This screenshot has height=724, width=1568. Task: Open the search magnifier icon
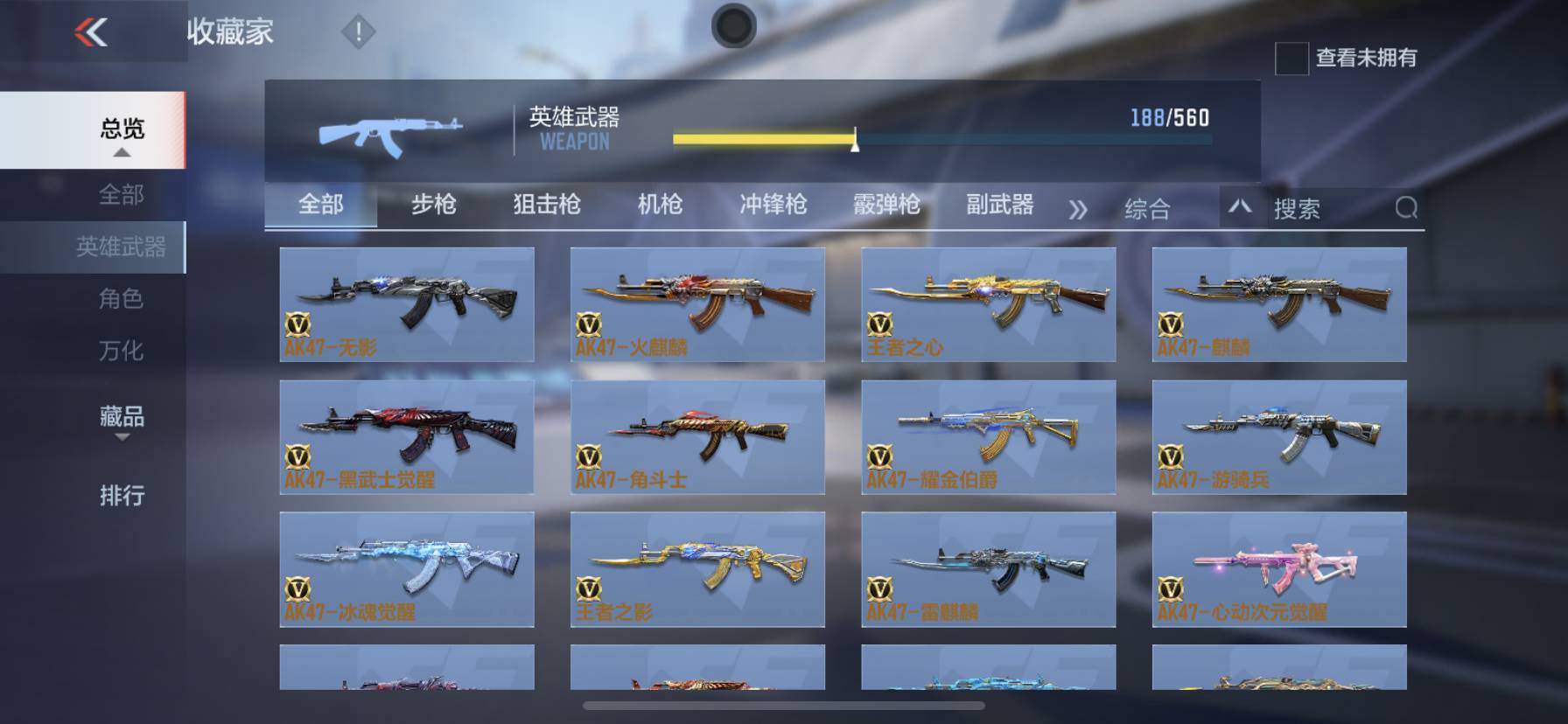tap(1405, 208)
